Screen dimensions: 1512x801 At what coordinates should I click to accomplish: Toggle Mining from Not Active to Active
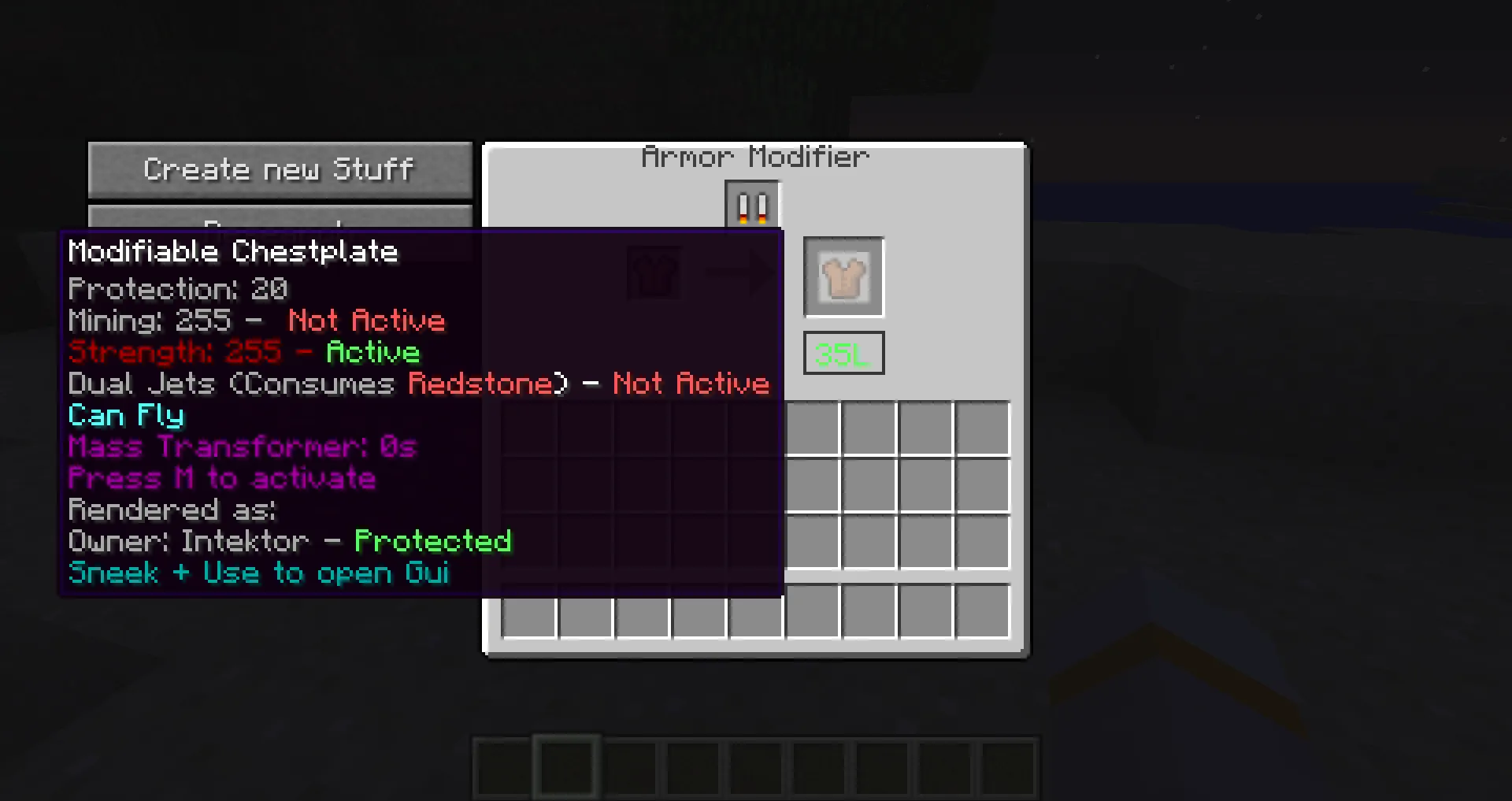click(x=256, y=321)
